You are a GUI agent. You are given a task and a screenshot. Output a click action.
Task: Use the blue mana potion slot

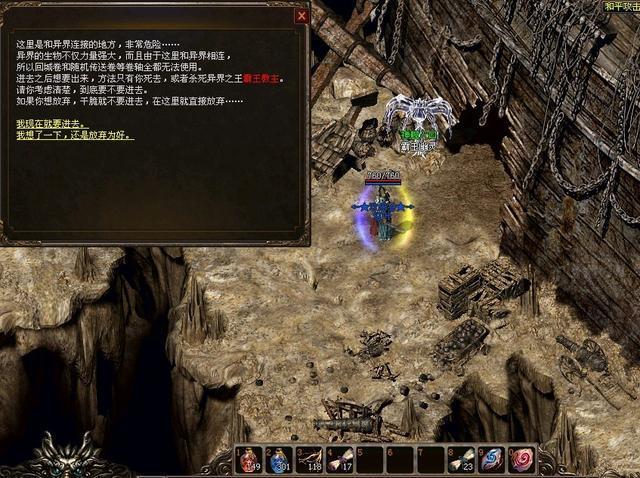(x=279, y=460)
